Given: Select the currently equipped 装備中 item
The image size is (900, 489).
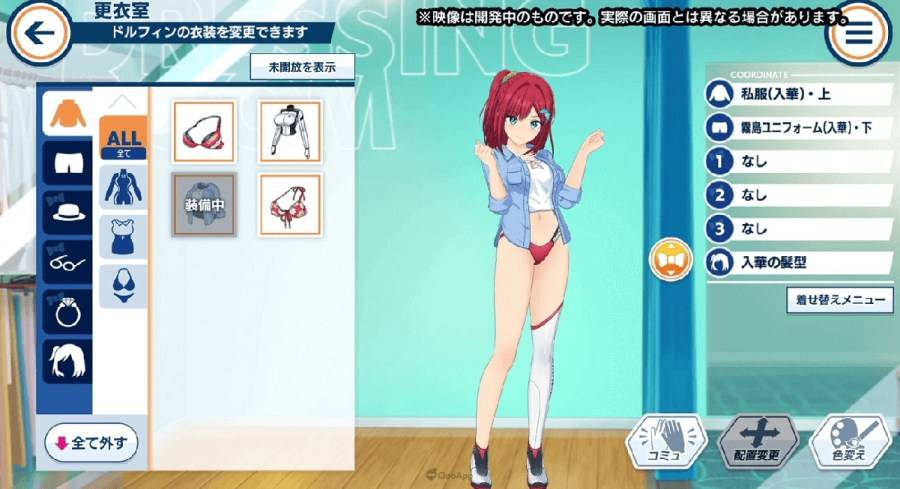Looking at the screenshot, I should (x=203, y=205).
